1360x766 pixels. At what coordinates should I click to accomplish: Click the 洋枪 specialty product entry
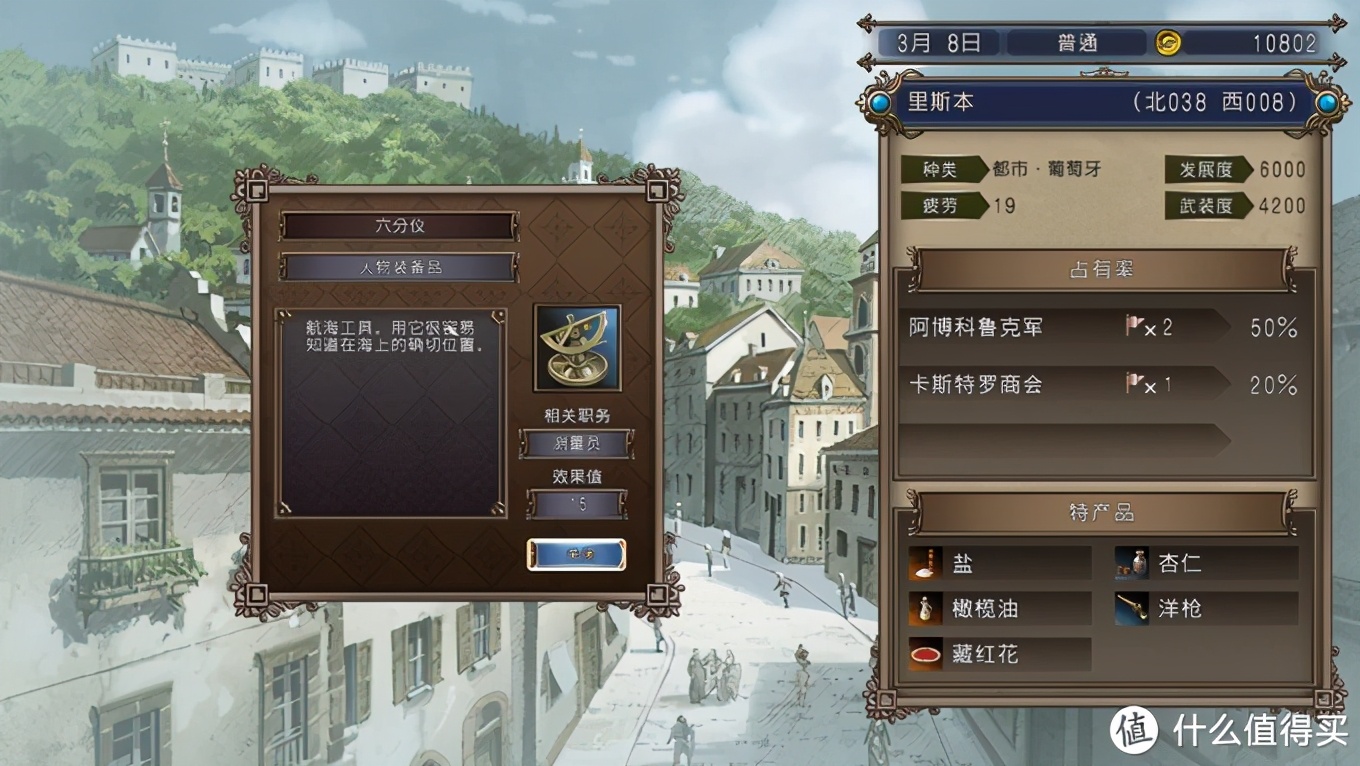click(x=1206, y=608)
